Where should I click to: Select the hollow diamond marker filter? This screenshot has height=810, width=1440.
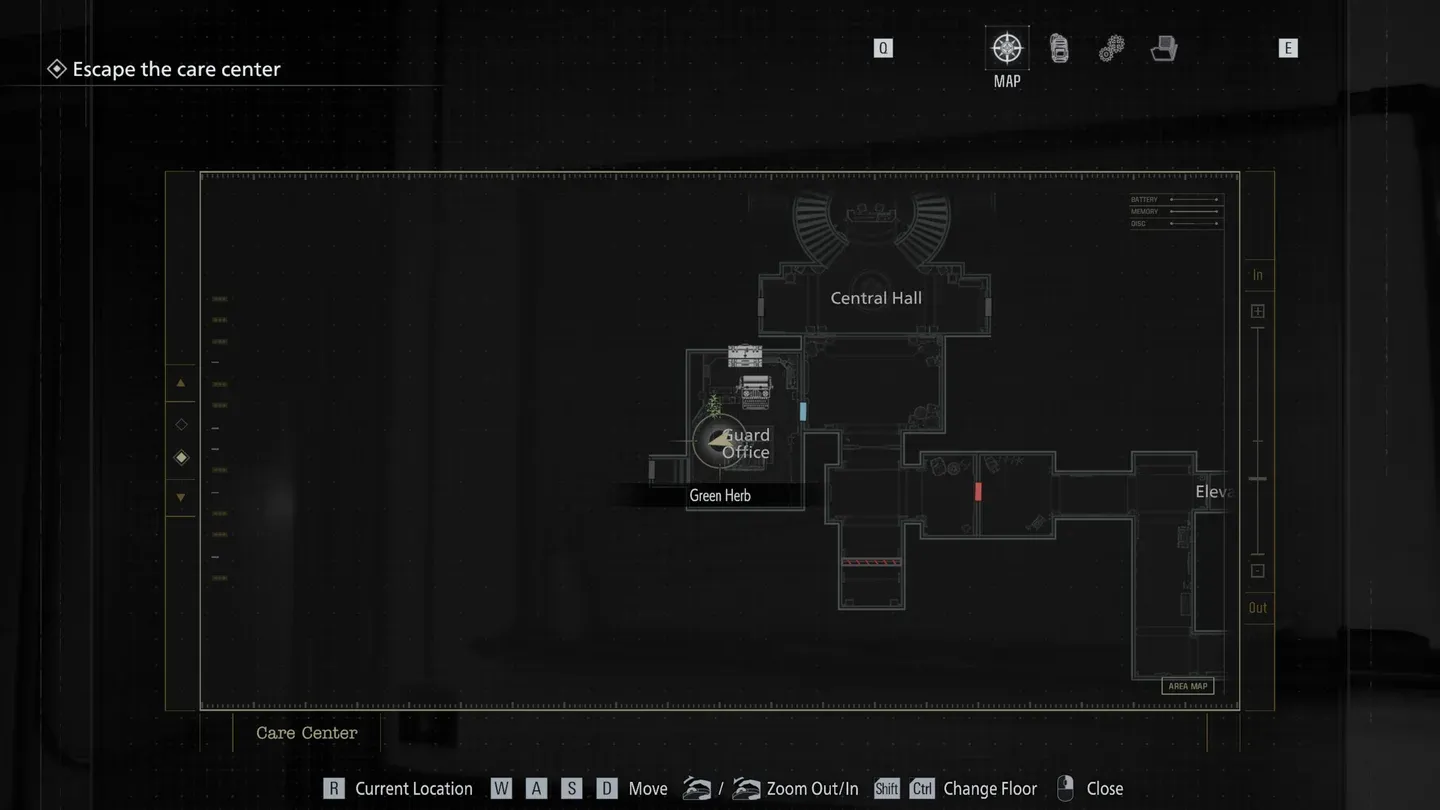tap(181, 423)
